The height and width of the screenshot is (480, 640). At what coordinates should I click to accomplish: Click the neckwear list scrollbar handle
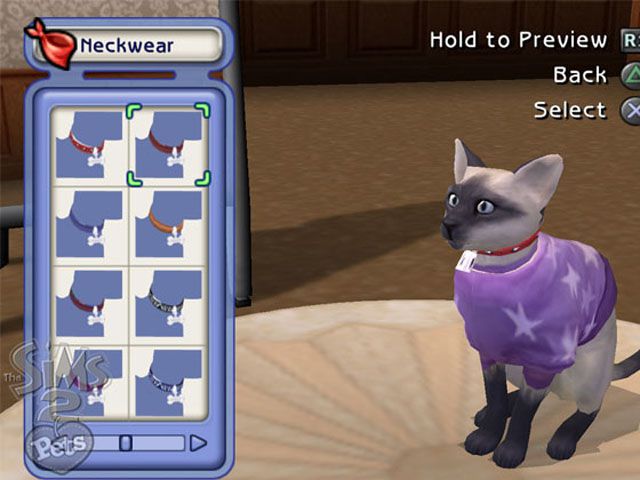click(126, 442)
